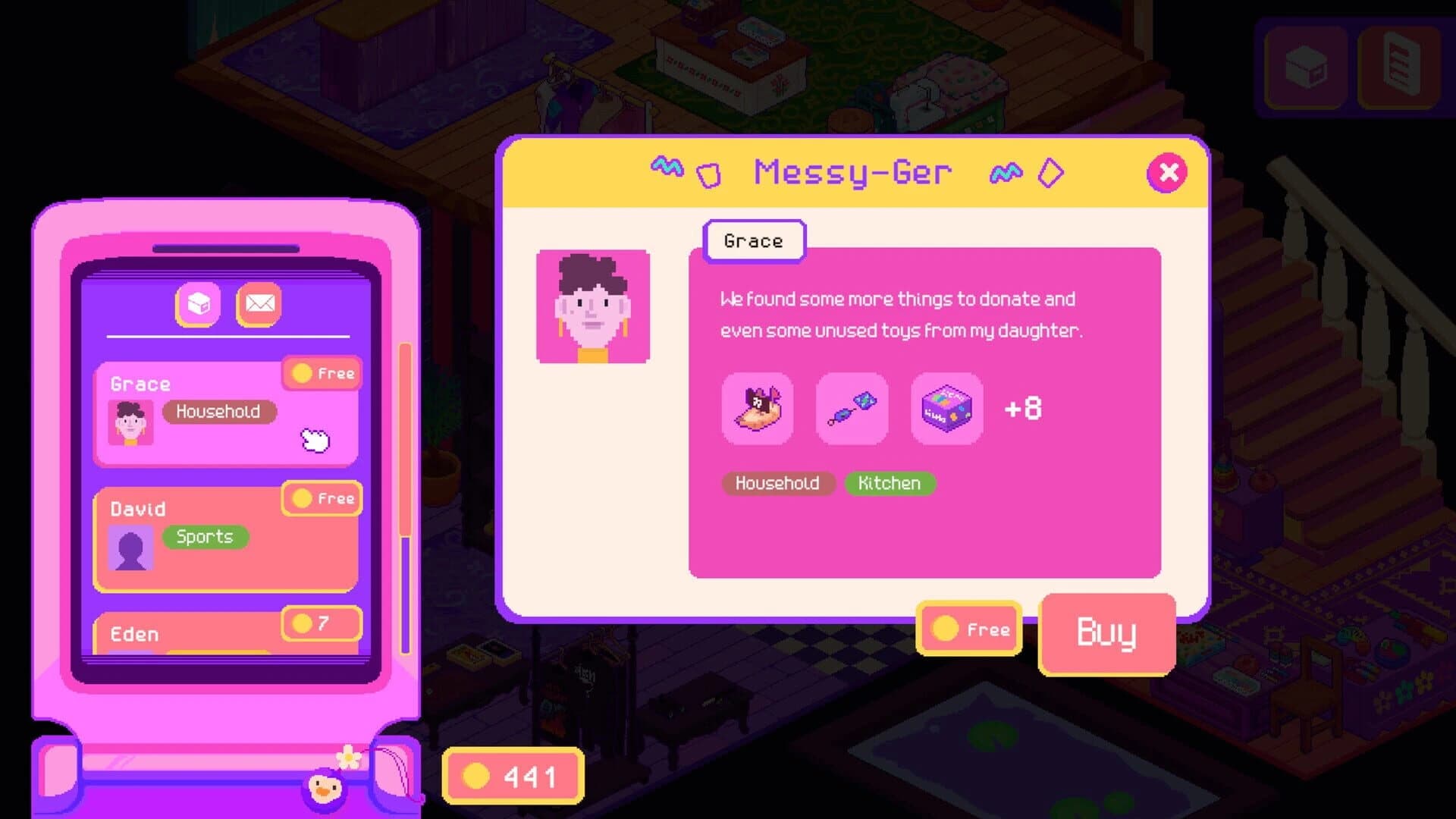
Task: Click the Sports tag on David's listing
Action: click(x=204, y=537)
